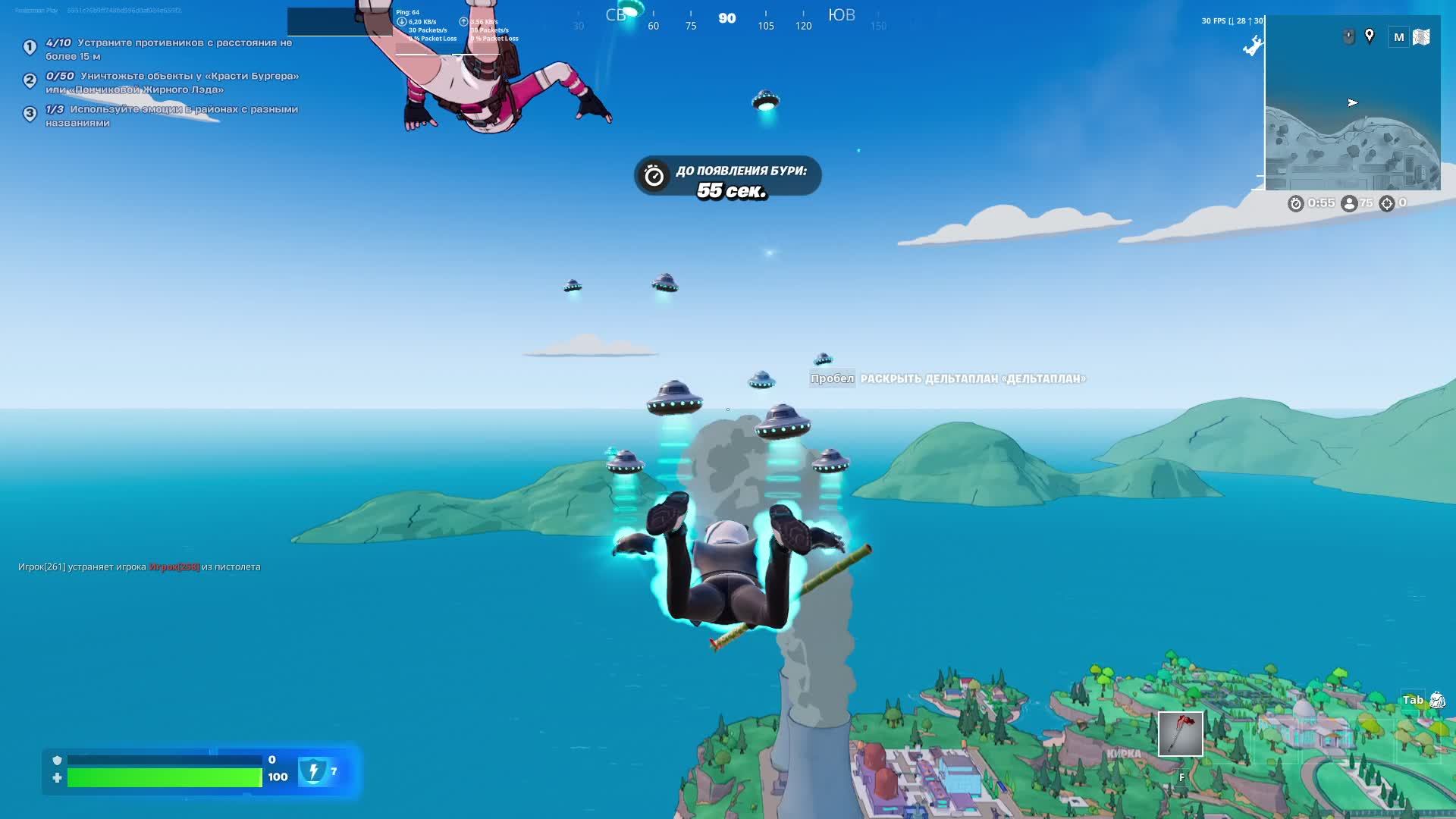
Task: Click the skydiving figure icon
Action: (1252, 47)
